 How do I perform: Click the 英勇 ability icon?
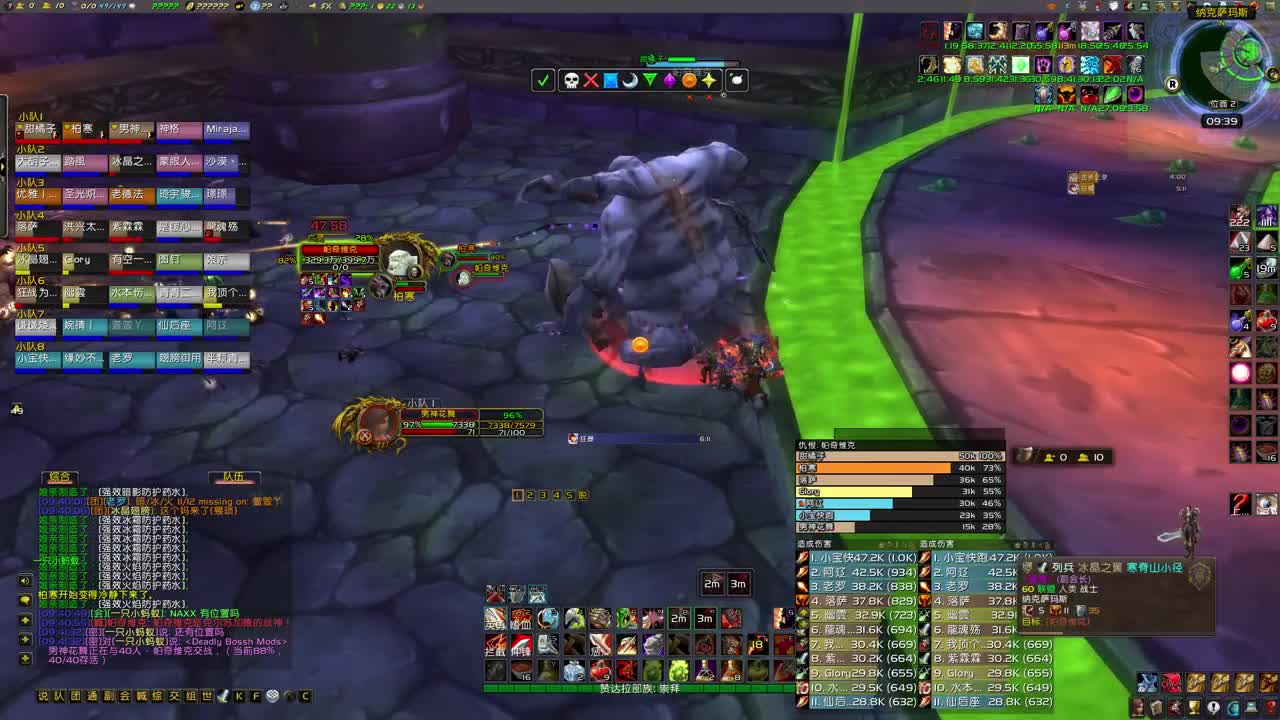(x=494, y=619)
